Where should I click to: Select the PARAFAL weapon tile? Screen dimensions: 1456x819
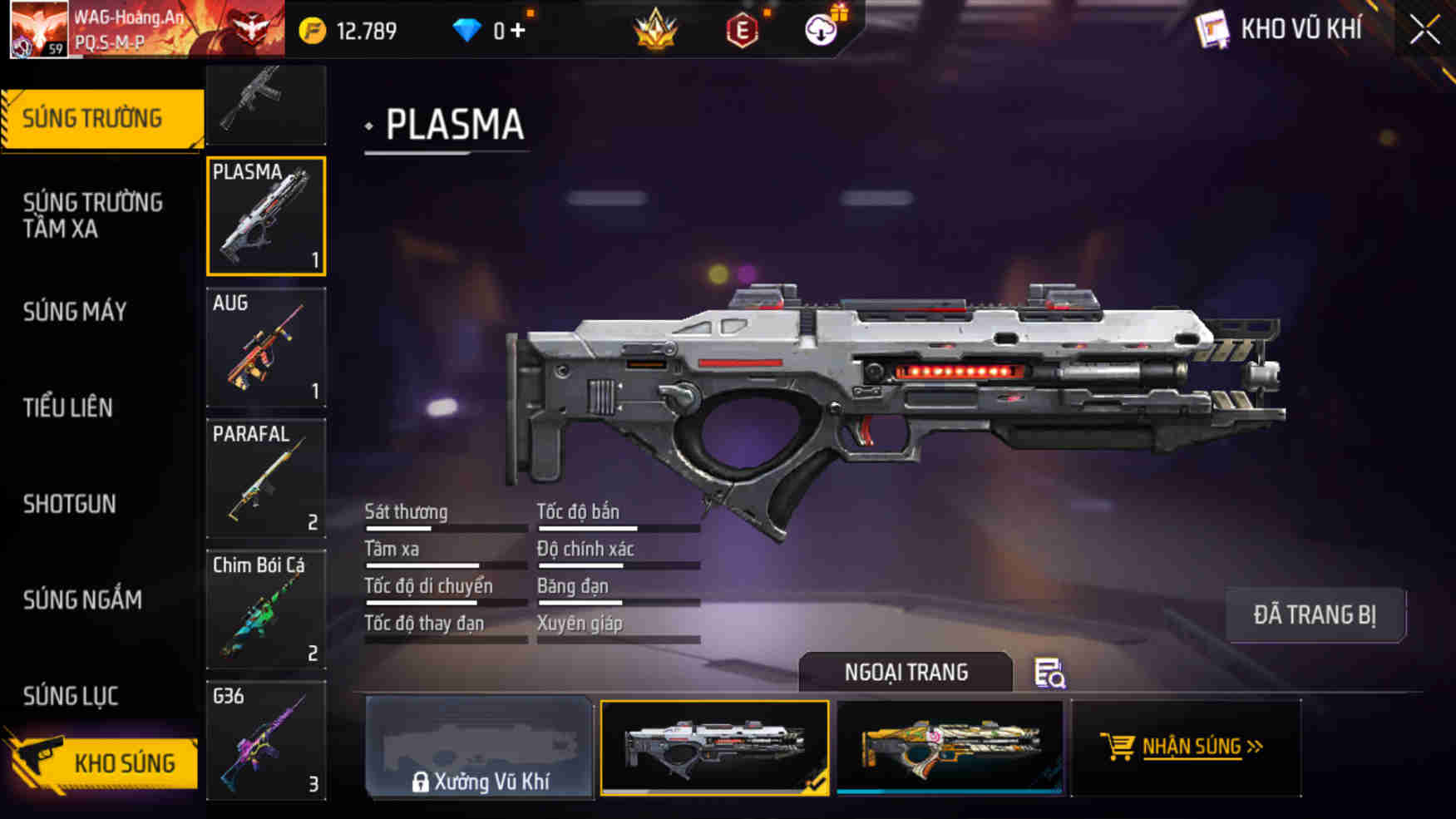(x=266, y=478)
